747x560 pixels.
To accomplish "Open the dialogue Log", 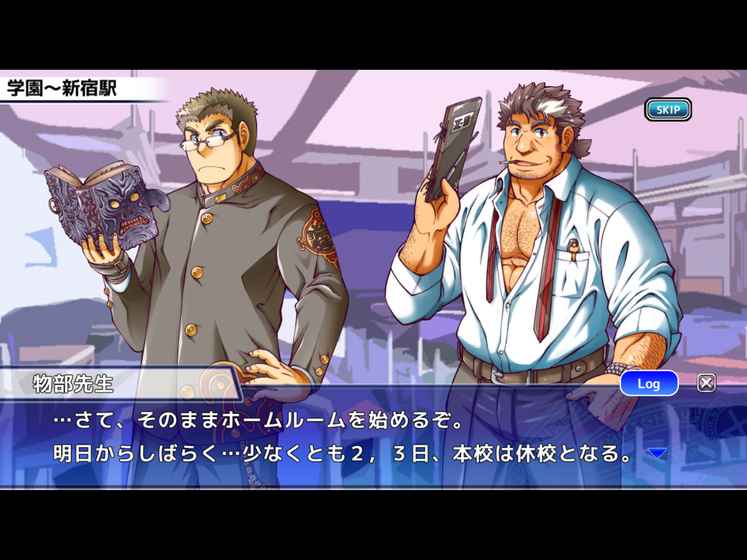I will click(648, 383).
